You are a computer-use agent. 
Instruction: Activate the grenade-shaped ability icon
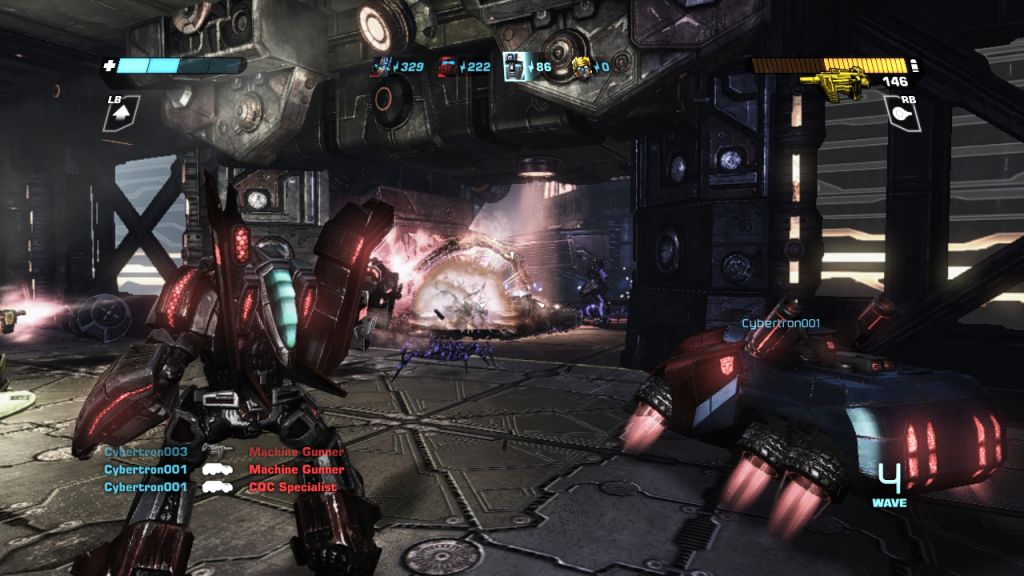[902, 115]
